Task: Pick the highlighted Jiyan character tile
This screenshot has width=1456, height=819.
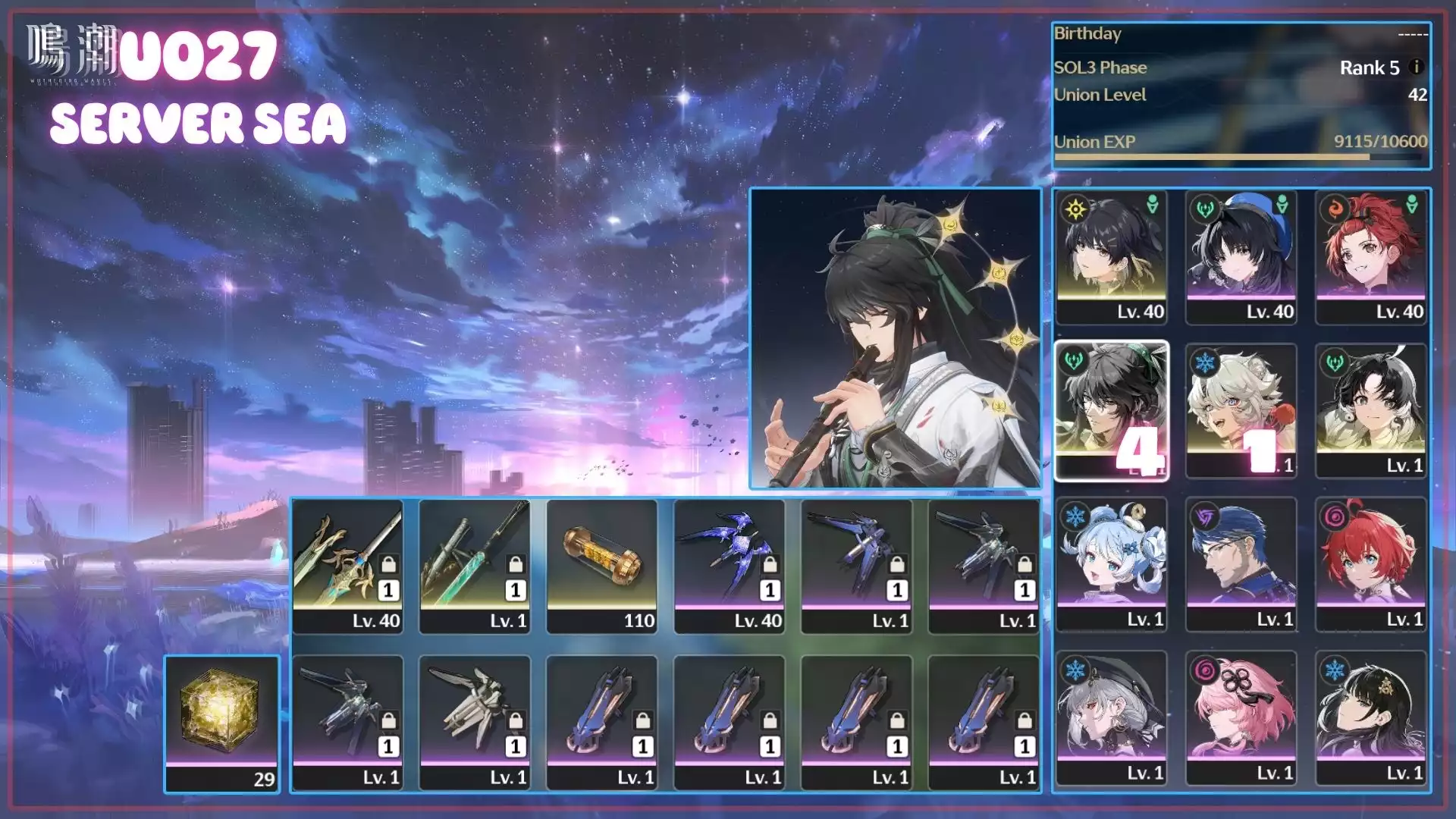Action: [1111, 410]
